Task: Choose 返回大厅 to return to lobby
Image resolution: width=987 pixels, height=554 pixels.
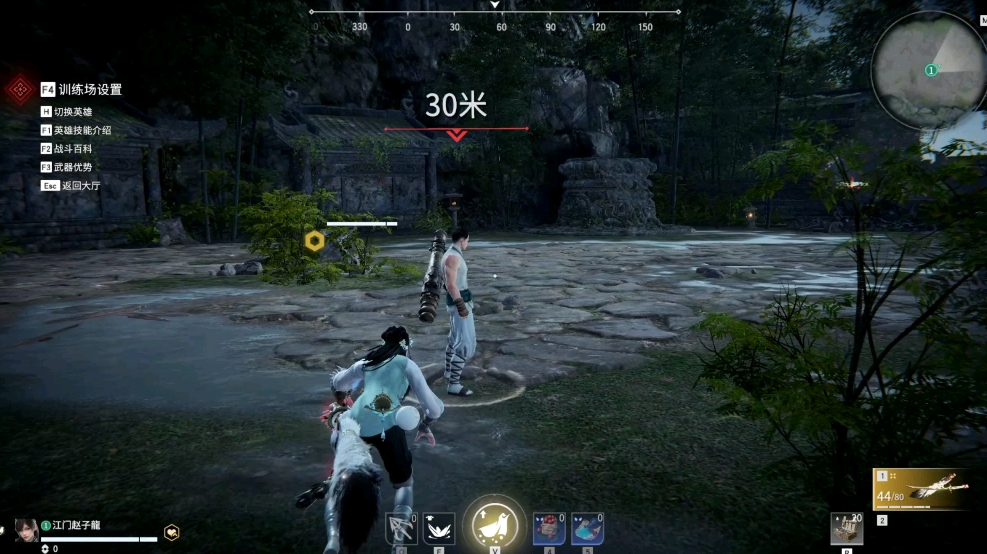Action: click(x=71, y=185)
